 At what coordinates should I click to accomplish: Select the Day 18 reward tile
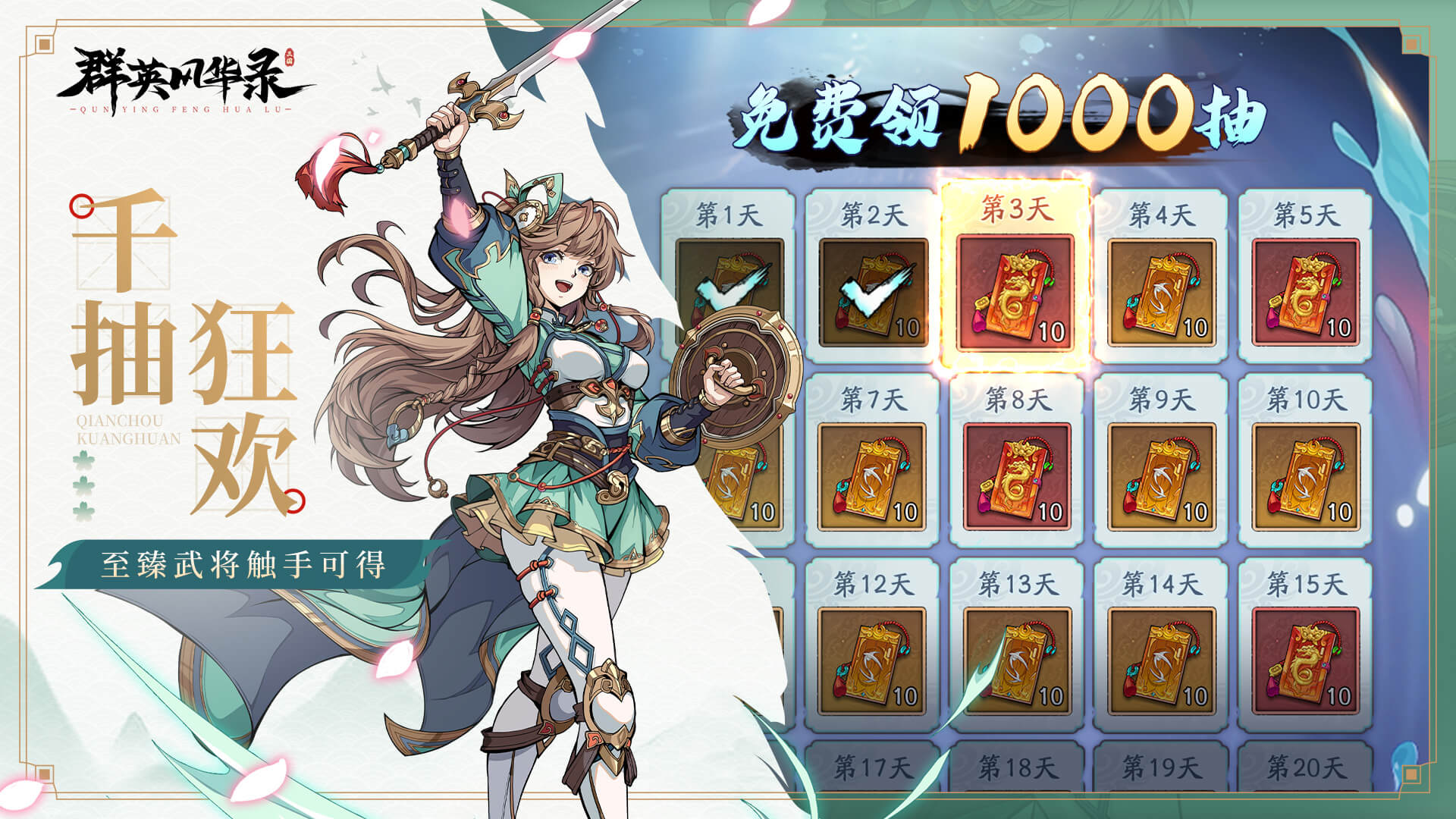pos(1016,770)
